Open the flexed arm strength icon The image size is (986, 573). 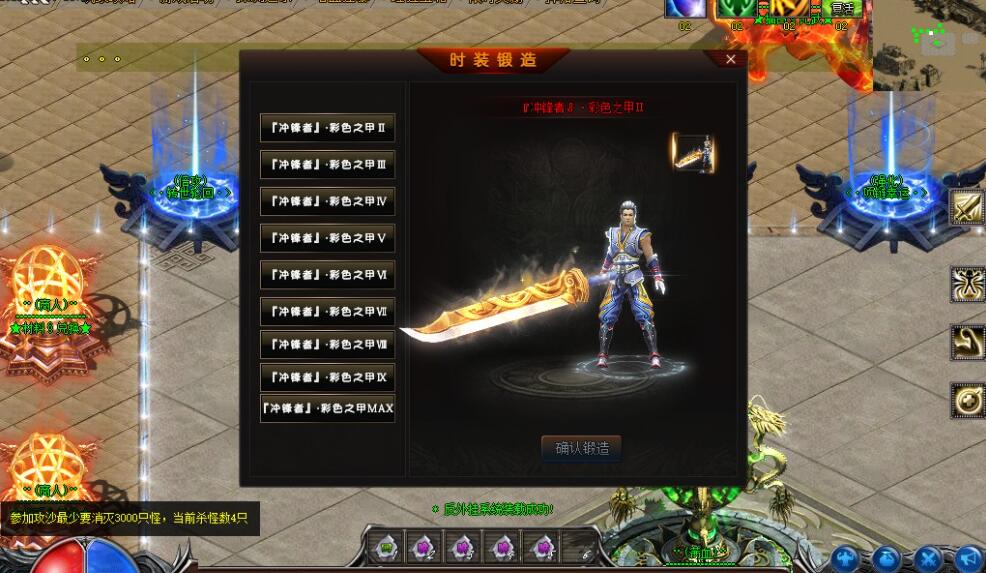(x=967, y=342)
